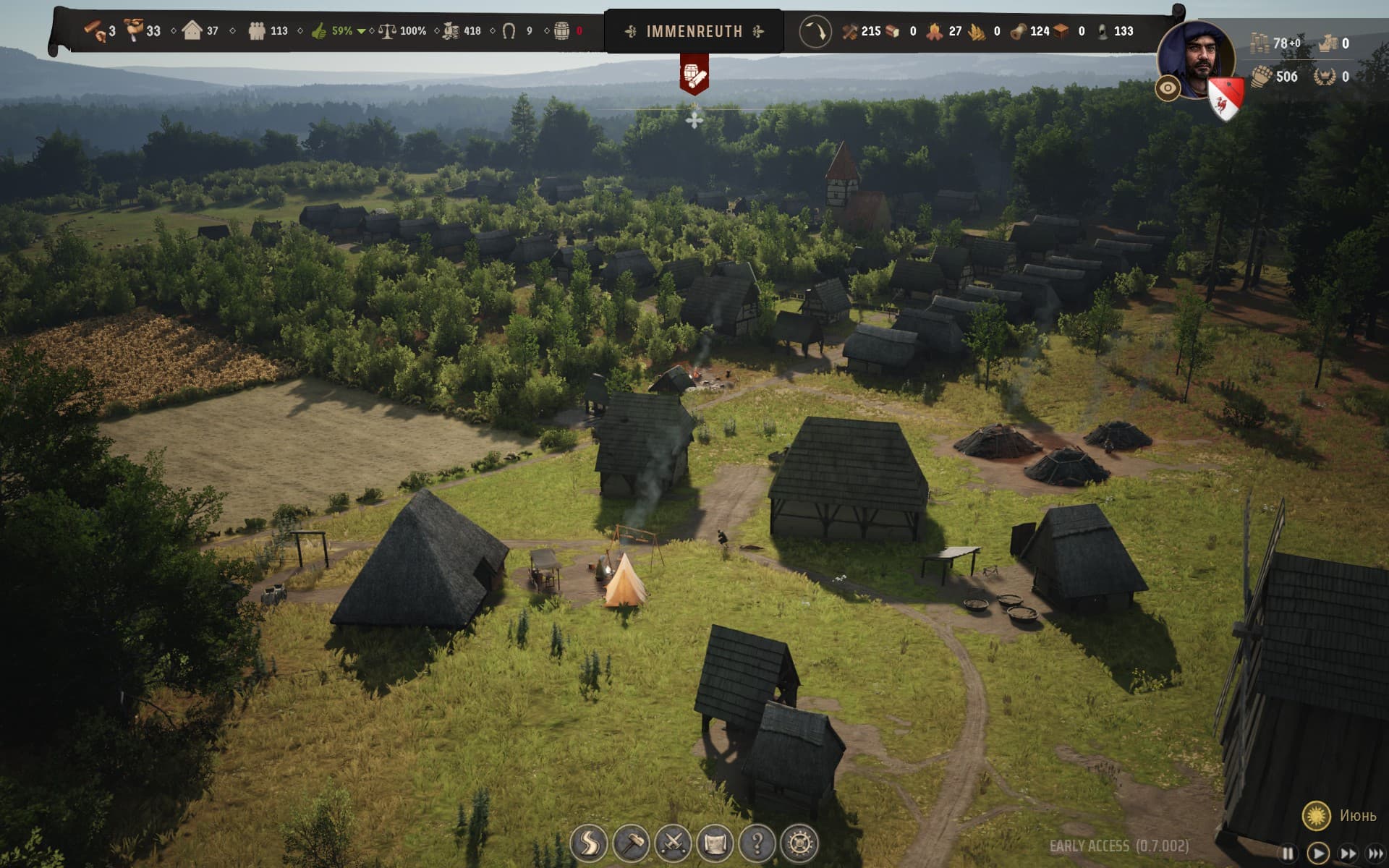Open the ship wheel settings menu

tap(799, 843)
